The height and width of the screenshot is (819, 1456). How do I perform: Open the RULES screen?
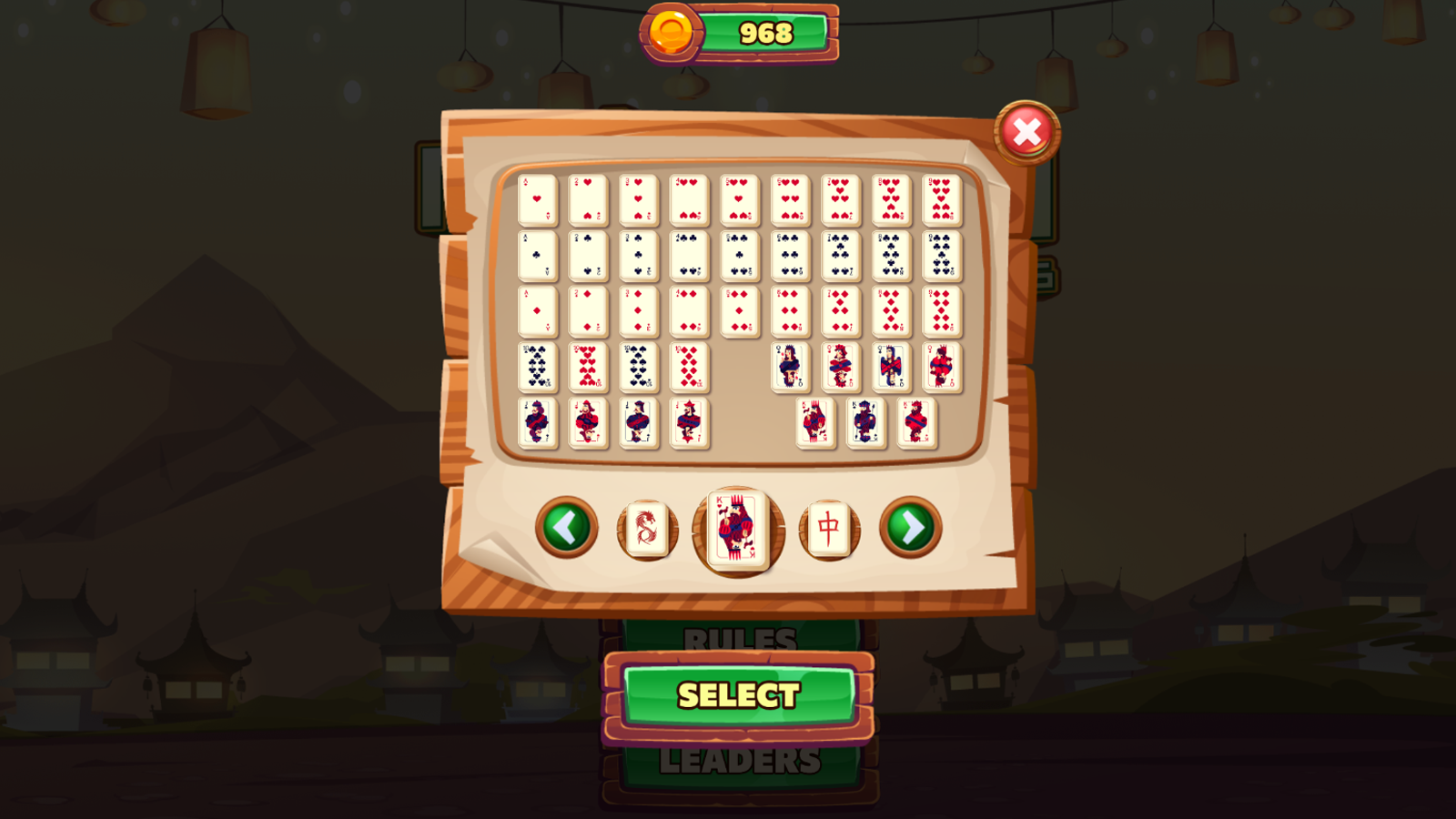coord(742,637)
